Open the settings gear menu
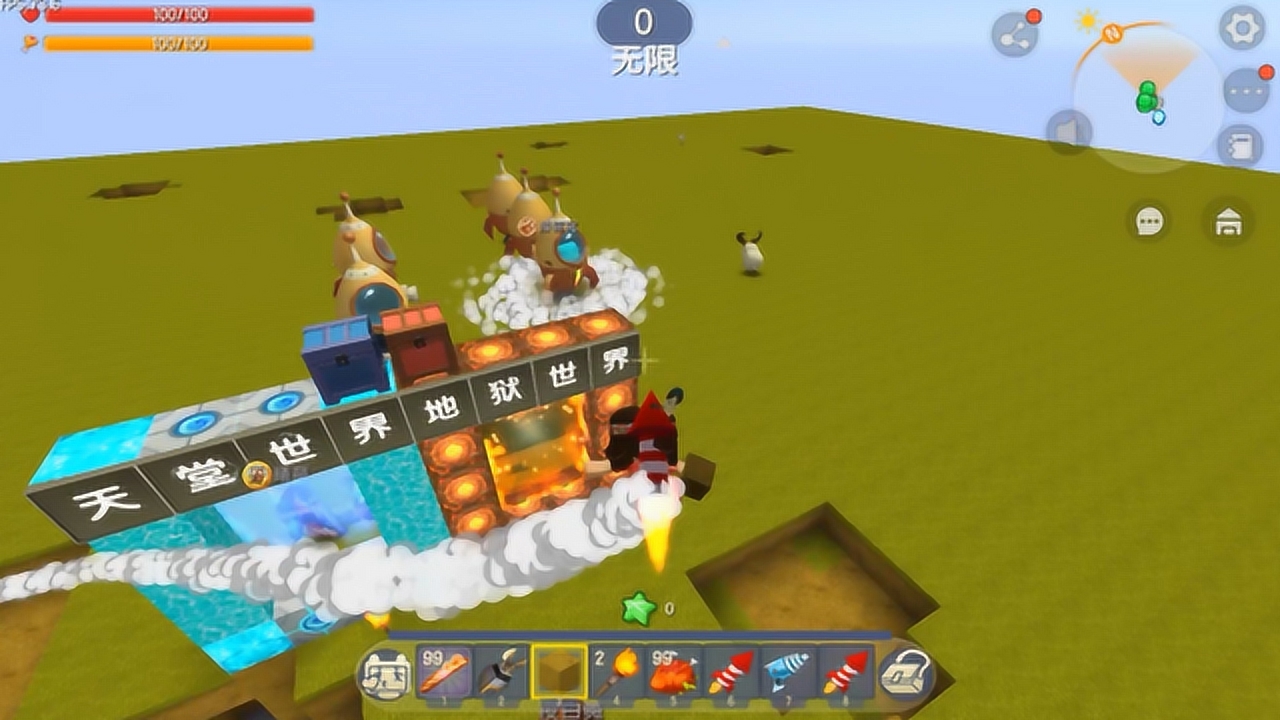This screenshot has width=1280, height=720. [1242, 29]
